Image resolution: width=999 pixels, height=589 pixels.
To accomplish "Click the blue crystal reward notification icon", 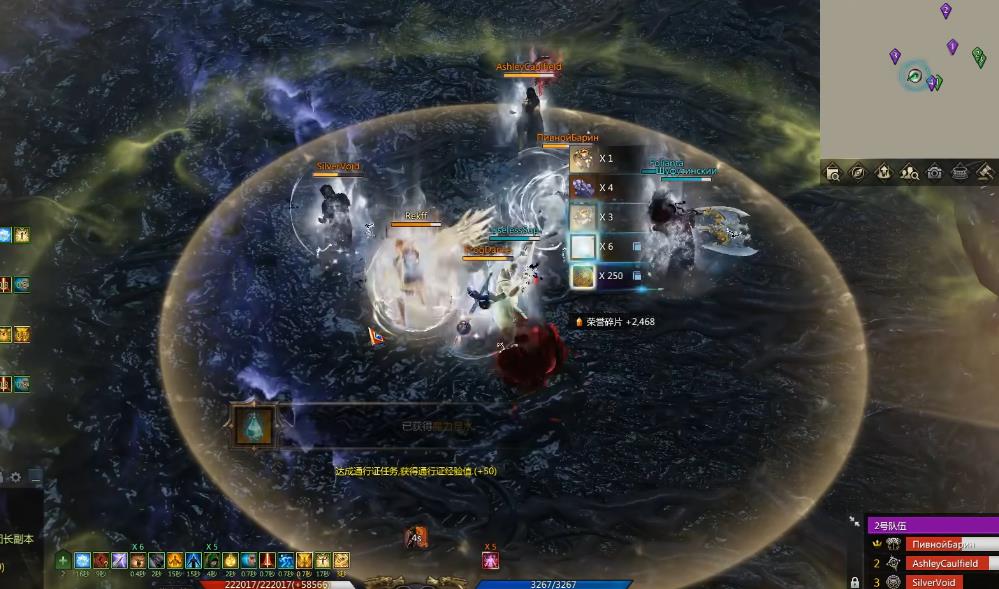I will (253, 427).
